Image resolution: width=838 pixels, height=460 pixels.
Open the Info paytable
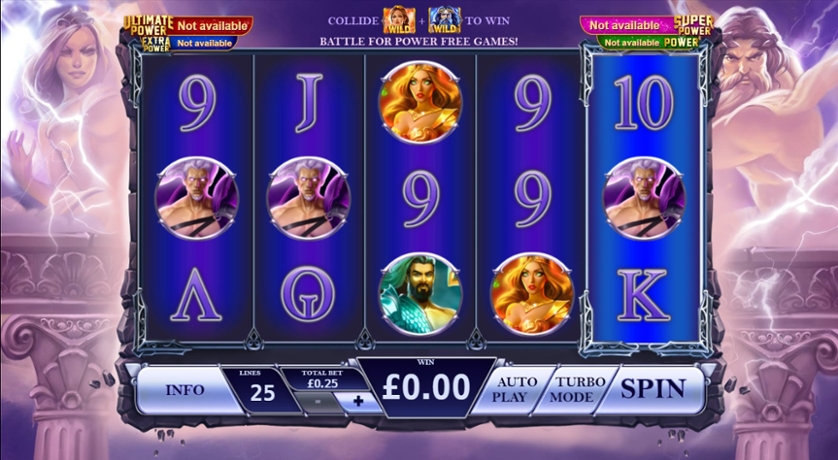(x=185, y=389)
